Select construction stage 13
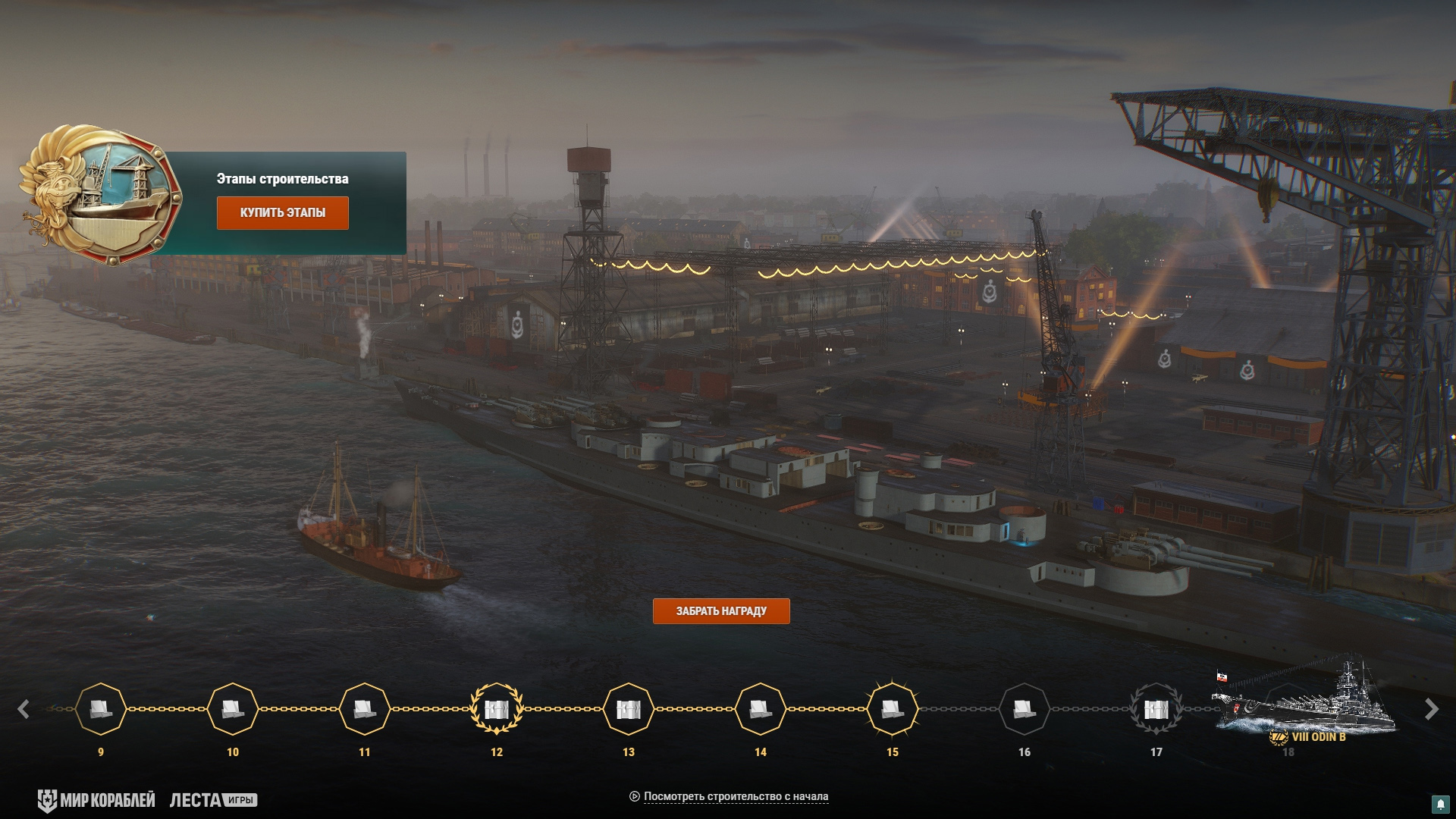The width and height of the screenshot is (1456, 819). pos(629,709)
